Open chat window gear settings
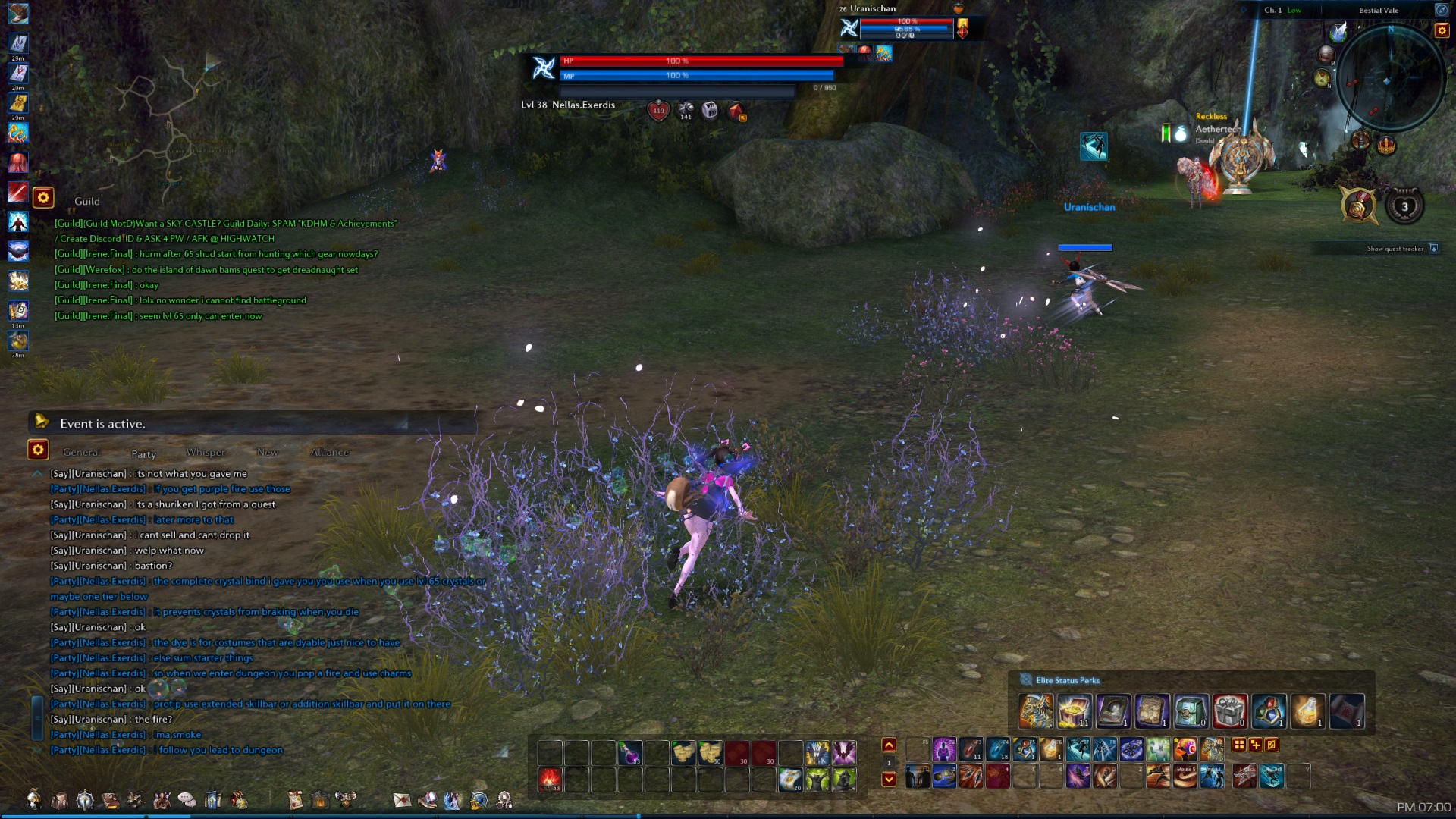This screenshot has width=1456, height=819. pyautogui.click(x=38, y=450)
